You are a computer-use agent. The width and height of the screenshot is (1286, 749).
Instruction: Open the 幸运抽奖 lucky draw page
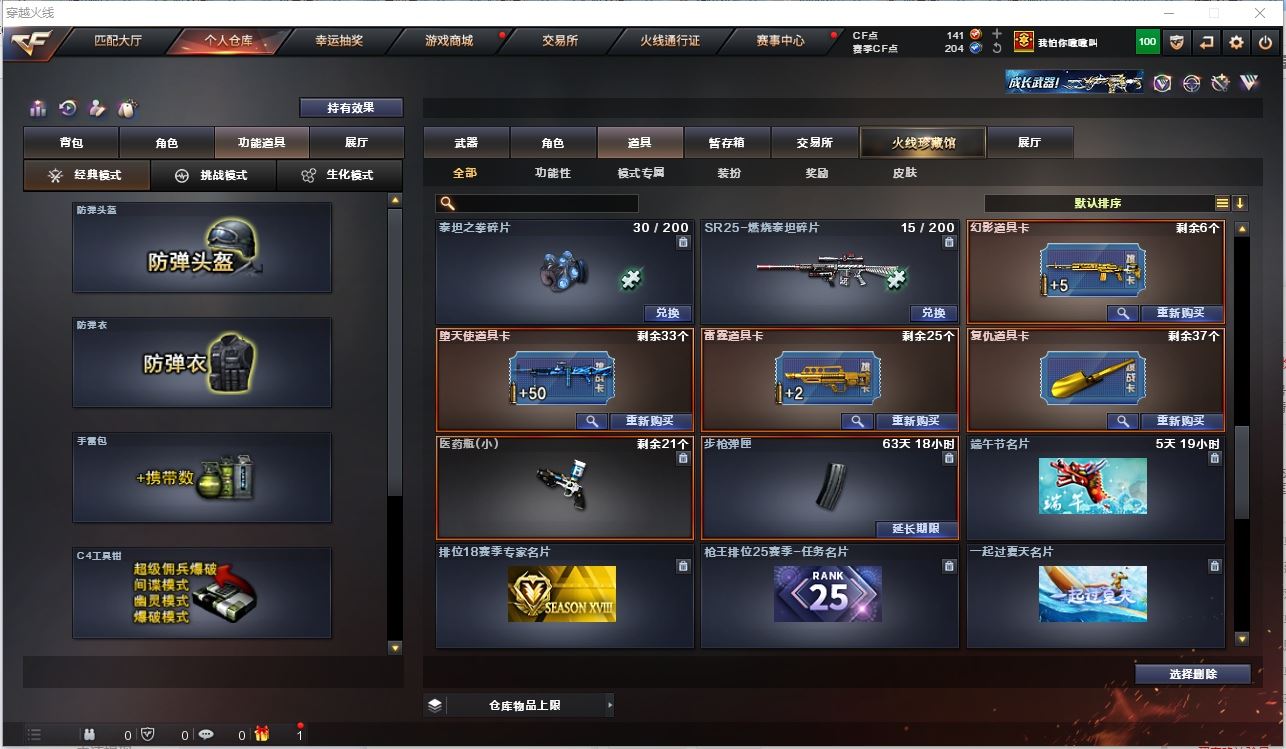pyautogui.click(x=339, y=41)
